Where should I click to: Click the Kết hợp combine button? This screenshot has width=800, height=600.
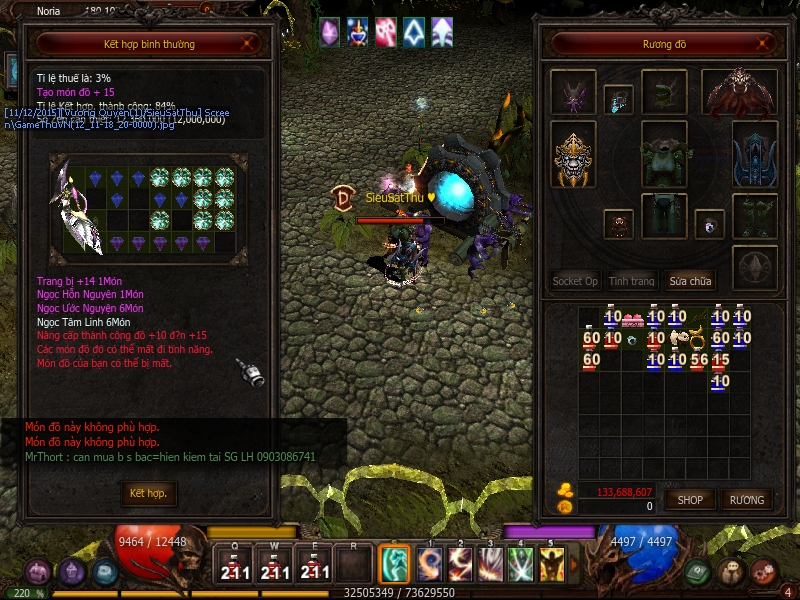(x=148, y=494)
